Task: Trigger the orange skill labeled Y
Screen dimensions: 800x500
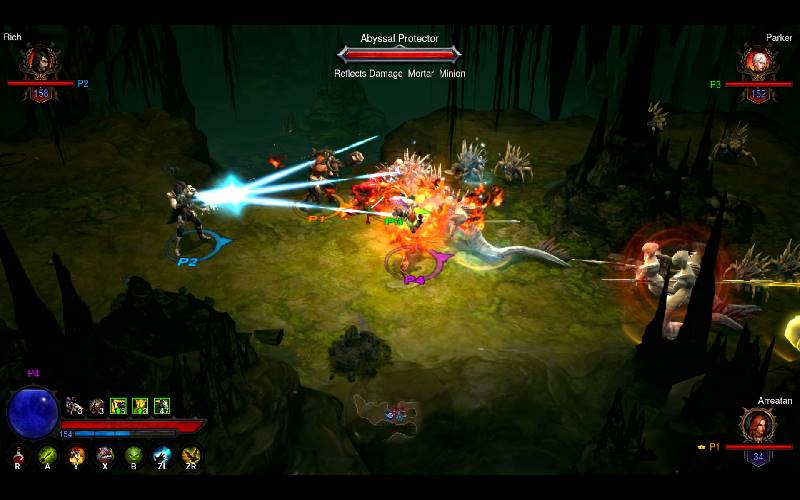Action: pyautogui.click(x=76, y=456)
